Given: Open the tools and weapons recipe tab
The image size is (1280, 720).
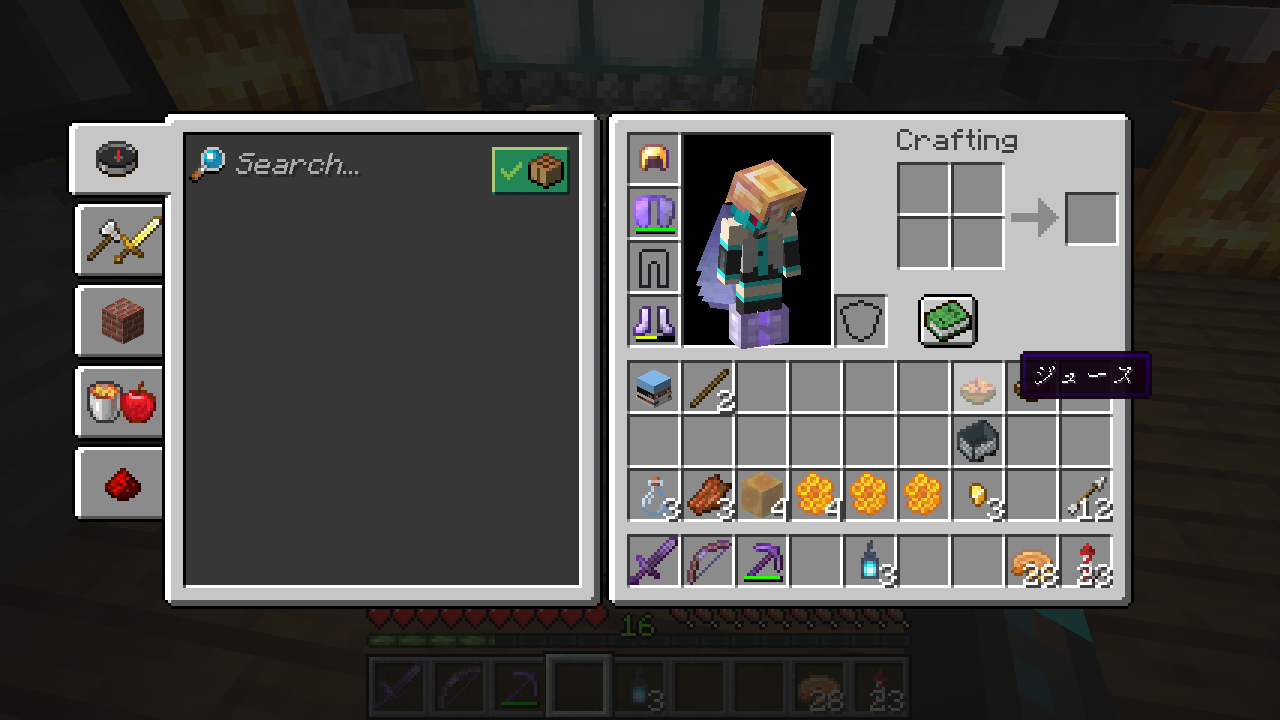Looking at the screenshot, I should click(x=121, y=240).
